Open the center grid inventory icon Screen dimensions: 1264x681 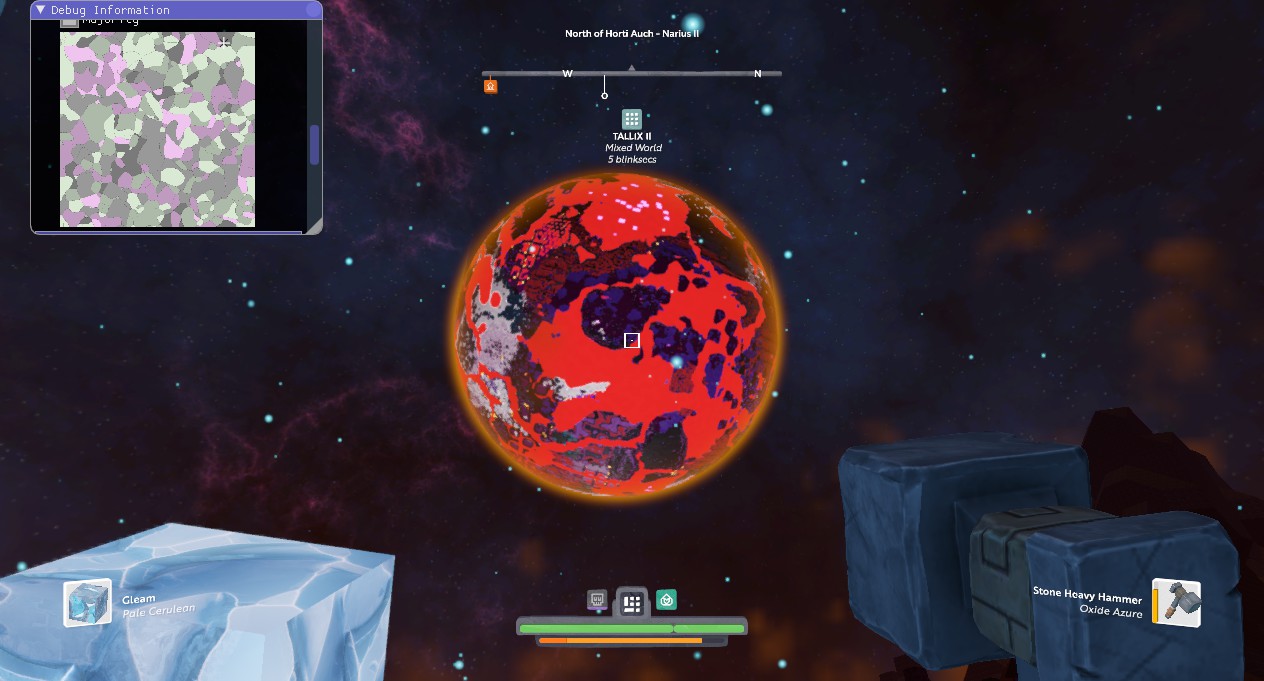click(x=631, y=603)
